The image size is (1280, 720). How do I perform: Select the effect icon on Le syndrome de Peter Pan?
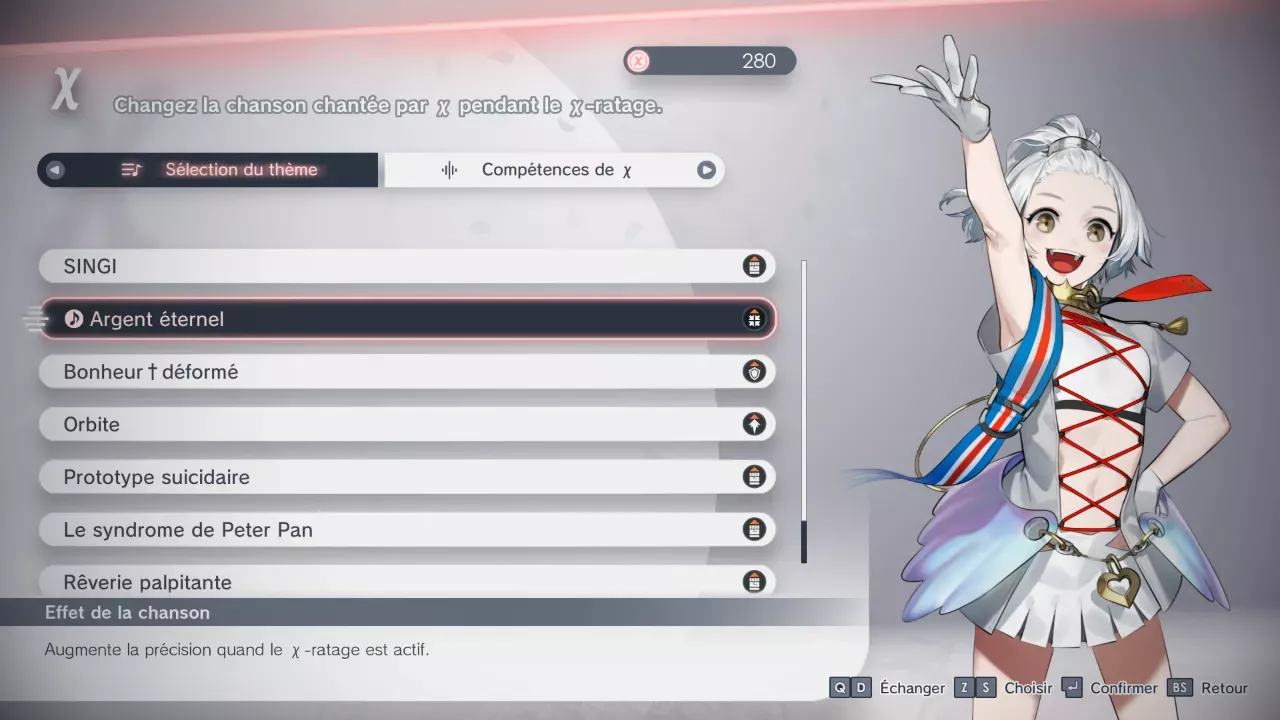(x=755, y=530)
